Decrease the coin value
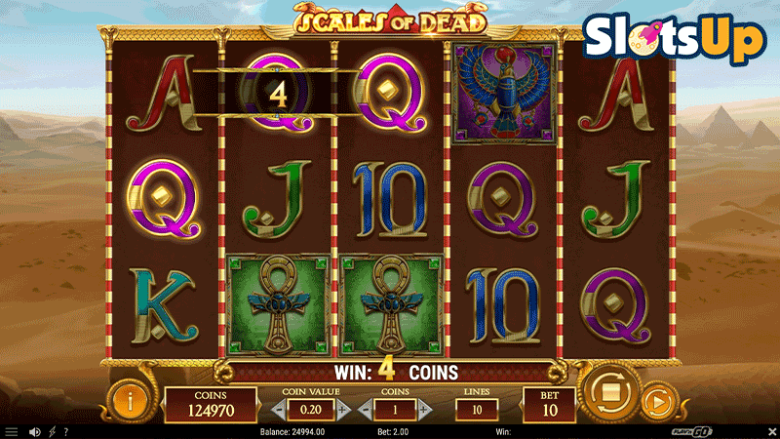This screenshot has height=439, width=780. click(279, 409)
